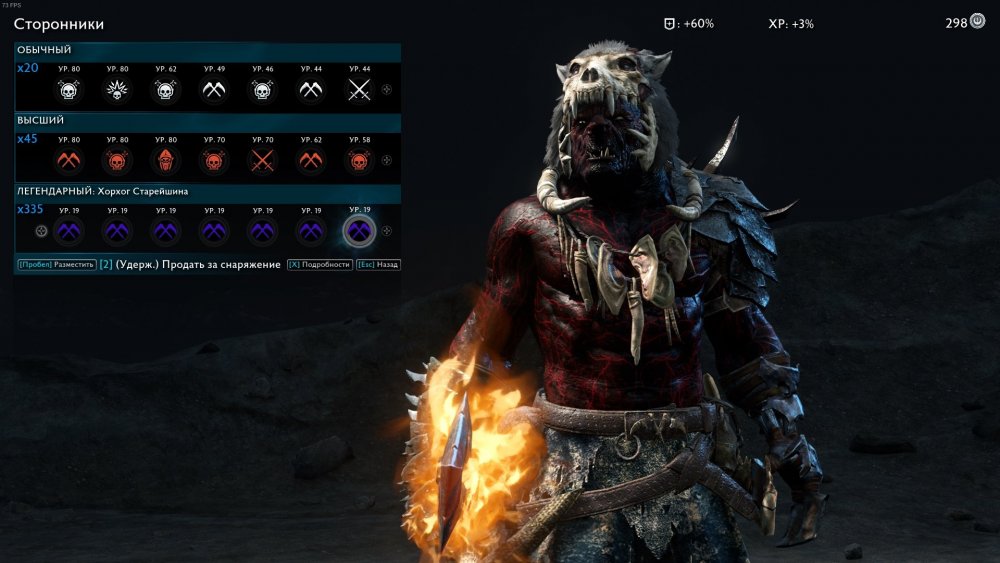Choose the white crossed swords follower

point(359,90)
